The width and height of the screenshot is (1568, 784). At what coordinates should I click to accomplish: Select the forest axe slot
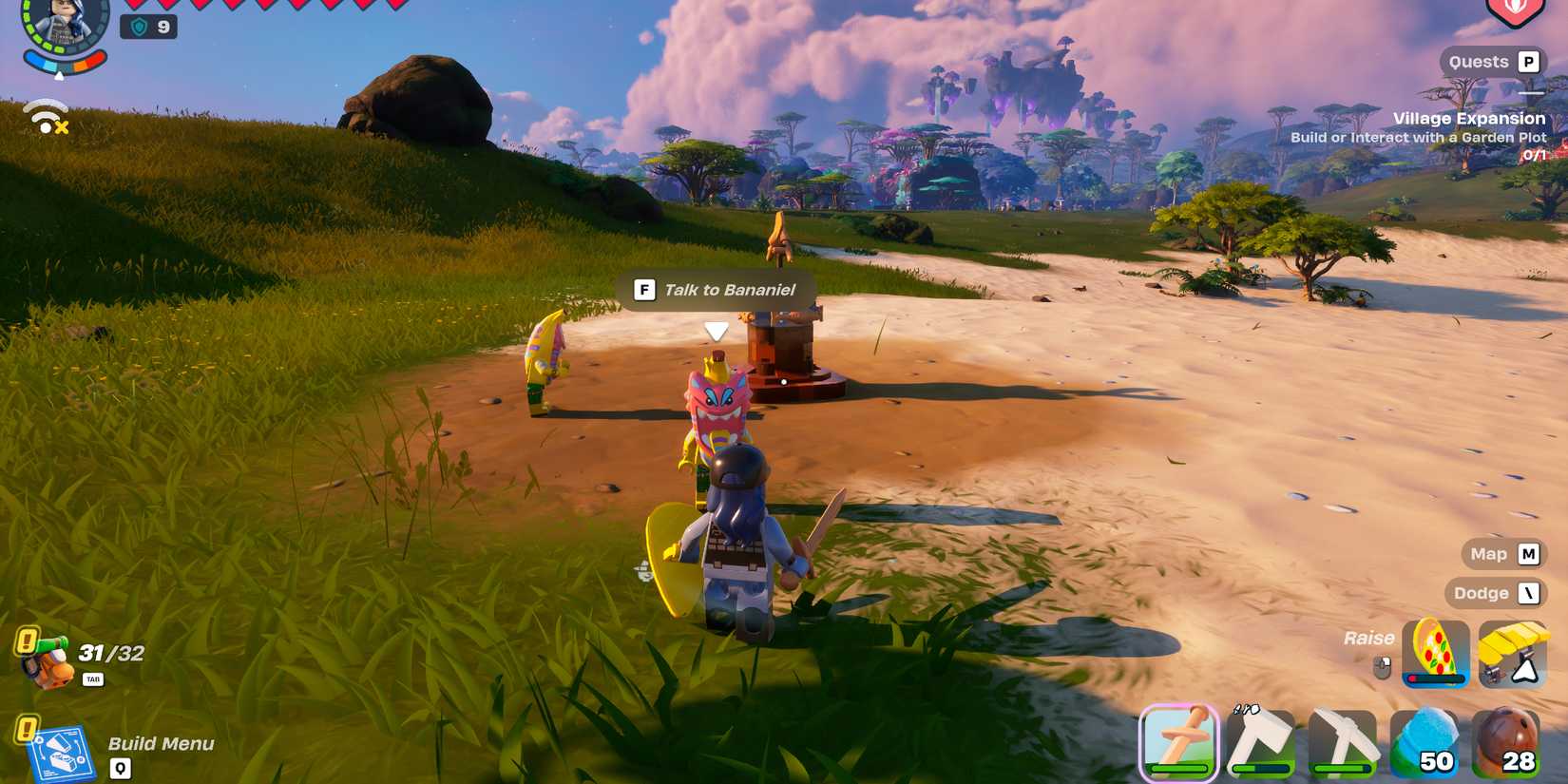coord(1264,741)
